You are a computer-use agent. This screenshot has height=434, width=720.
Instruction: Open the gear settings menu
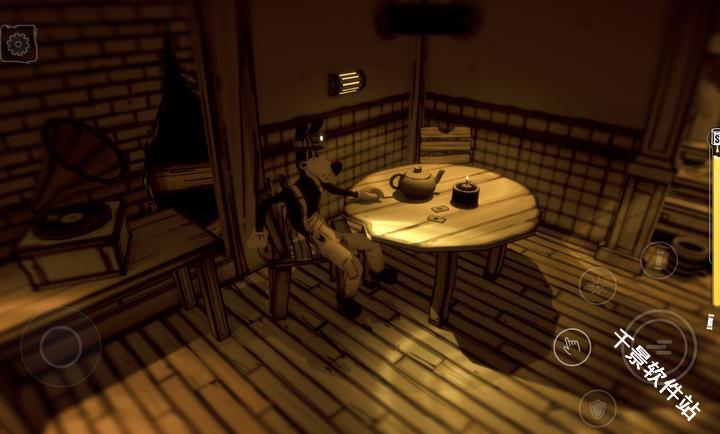coord(19,43)
